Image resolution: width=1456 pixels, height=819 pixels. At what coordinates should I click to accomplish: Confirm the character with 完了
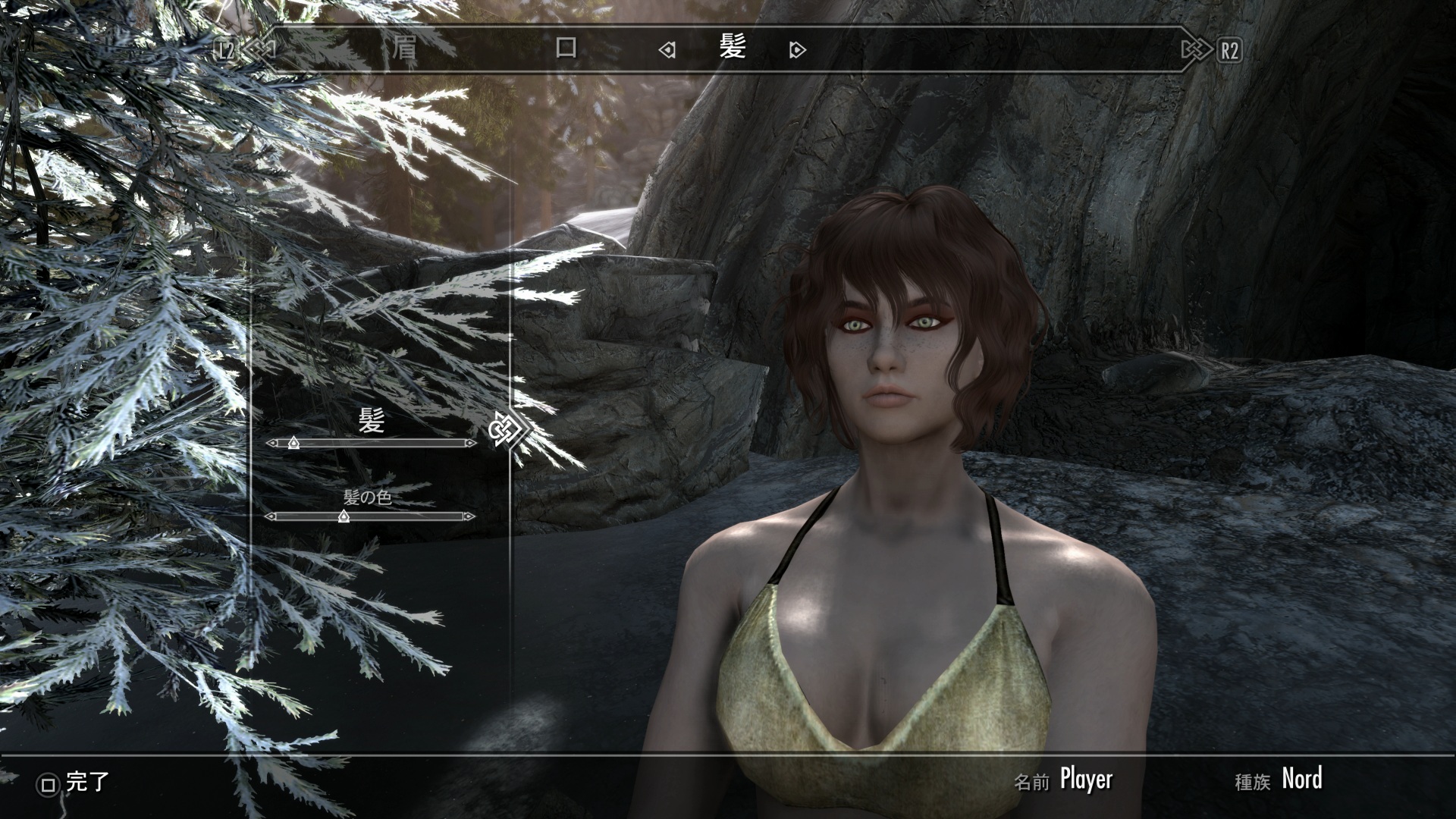[76, 783]
